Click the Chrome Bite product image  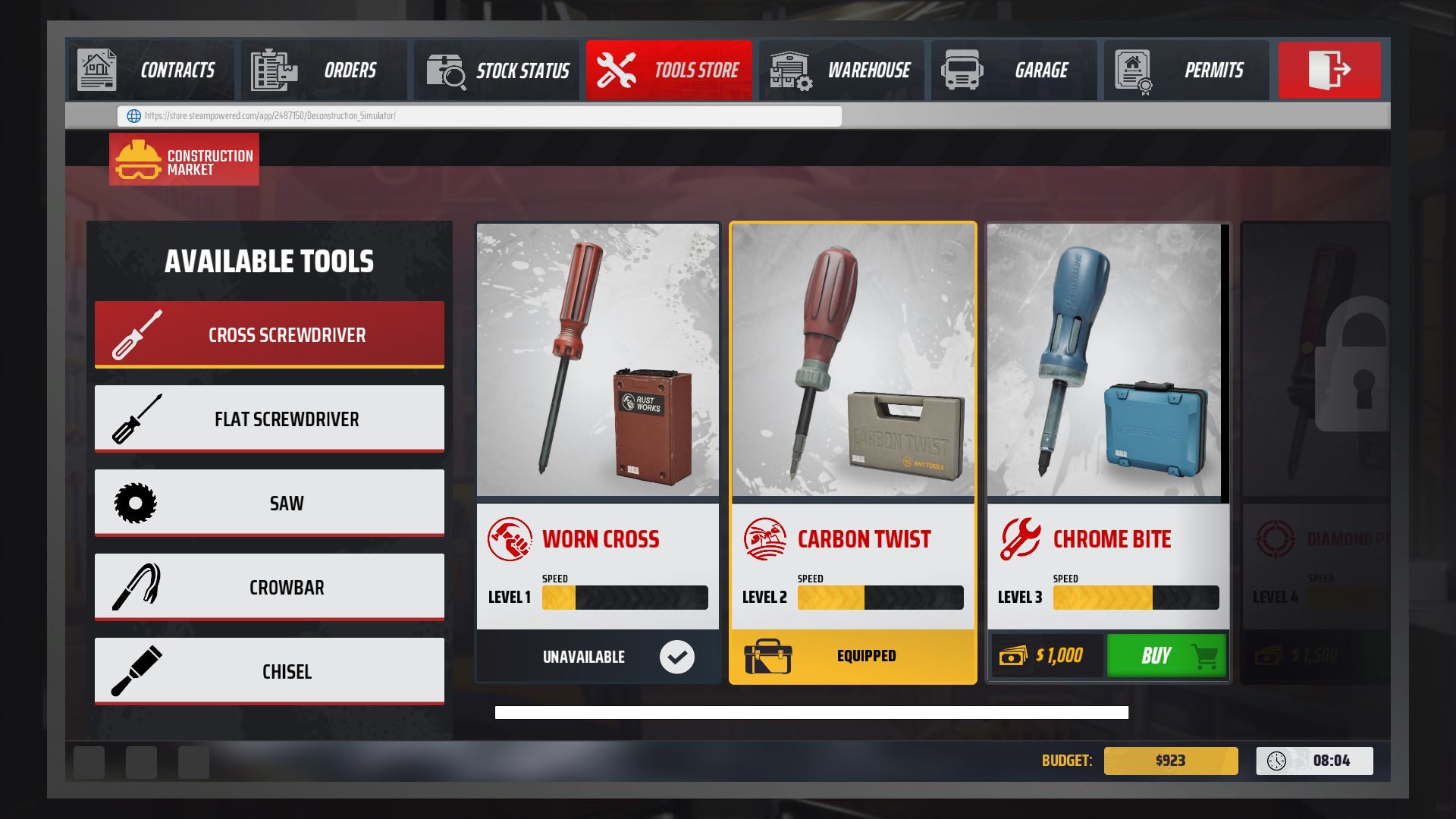coord(1104,360)
